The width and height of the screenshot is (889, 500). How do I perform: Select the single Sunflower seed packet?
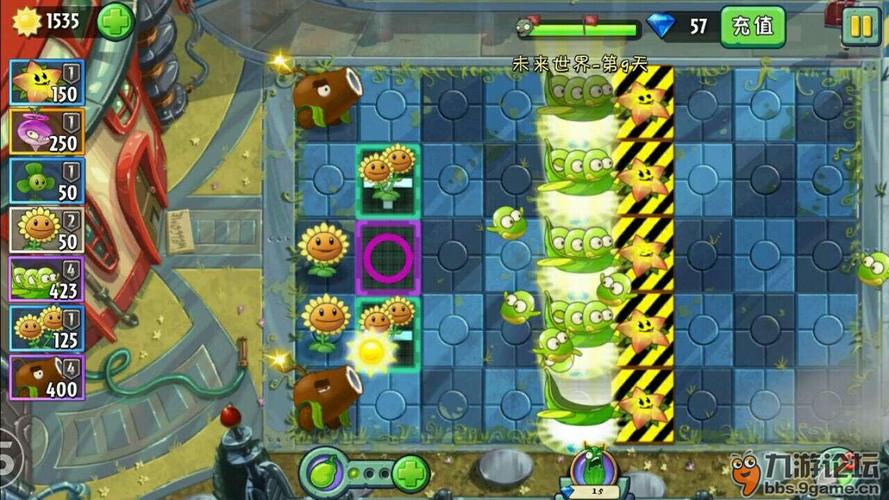coord(47,230)
